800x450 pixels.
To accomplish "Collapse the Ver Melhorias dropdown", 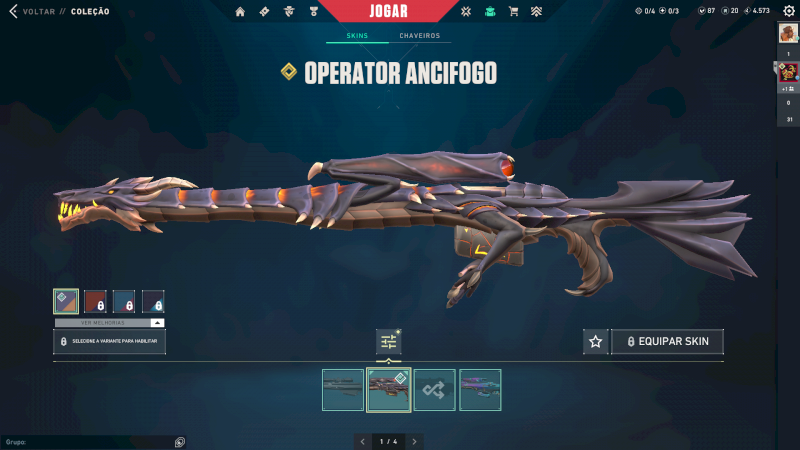I will pos(157,323).
